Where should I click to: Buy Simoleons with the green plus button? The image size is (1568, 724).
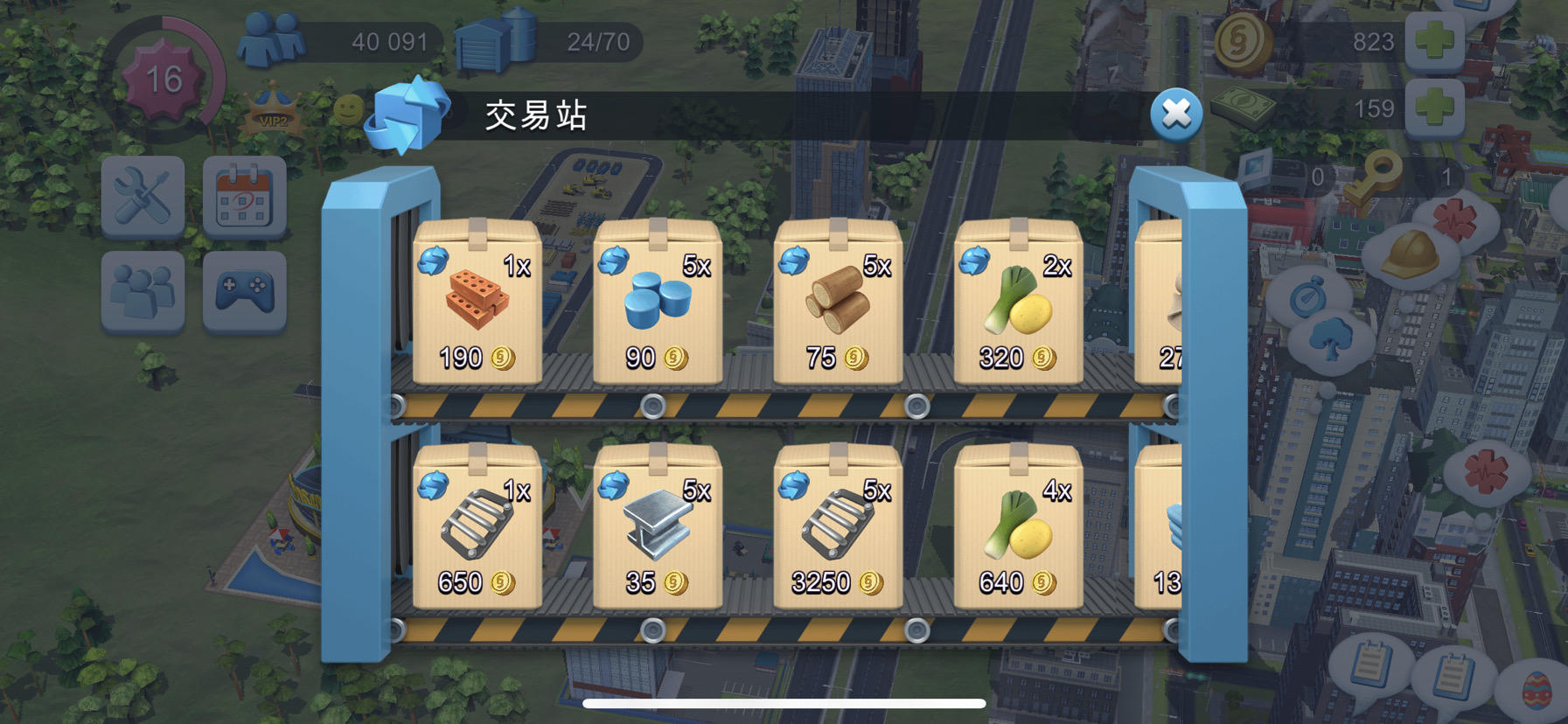pos(1434,39)
